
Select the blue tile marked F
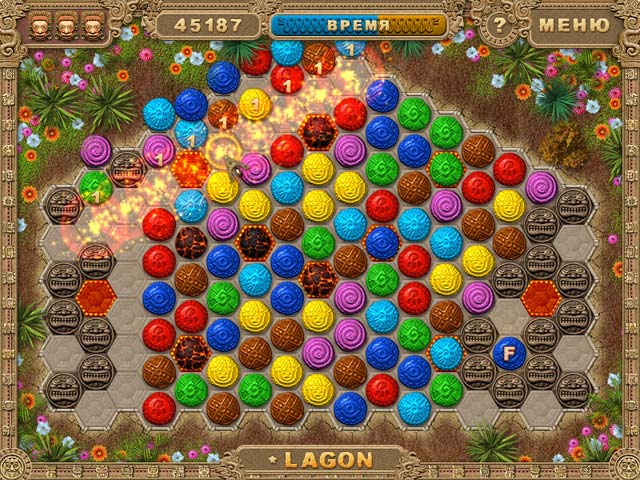tap(509, 352)
